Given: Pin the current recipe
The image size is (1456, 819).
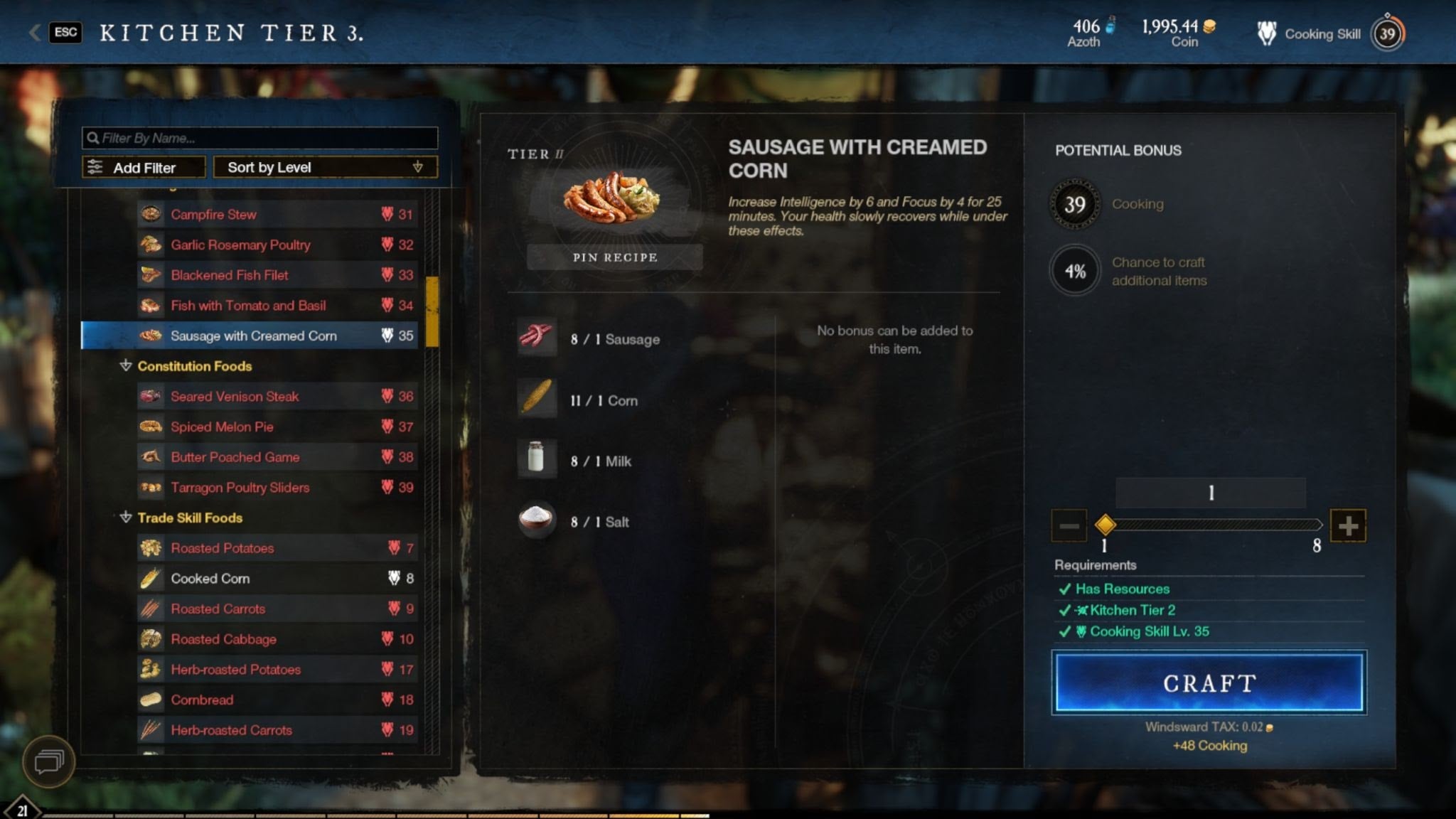Looking at the screenshot, I should click(x=615, y=257).
